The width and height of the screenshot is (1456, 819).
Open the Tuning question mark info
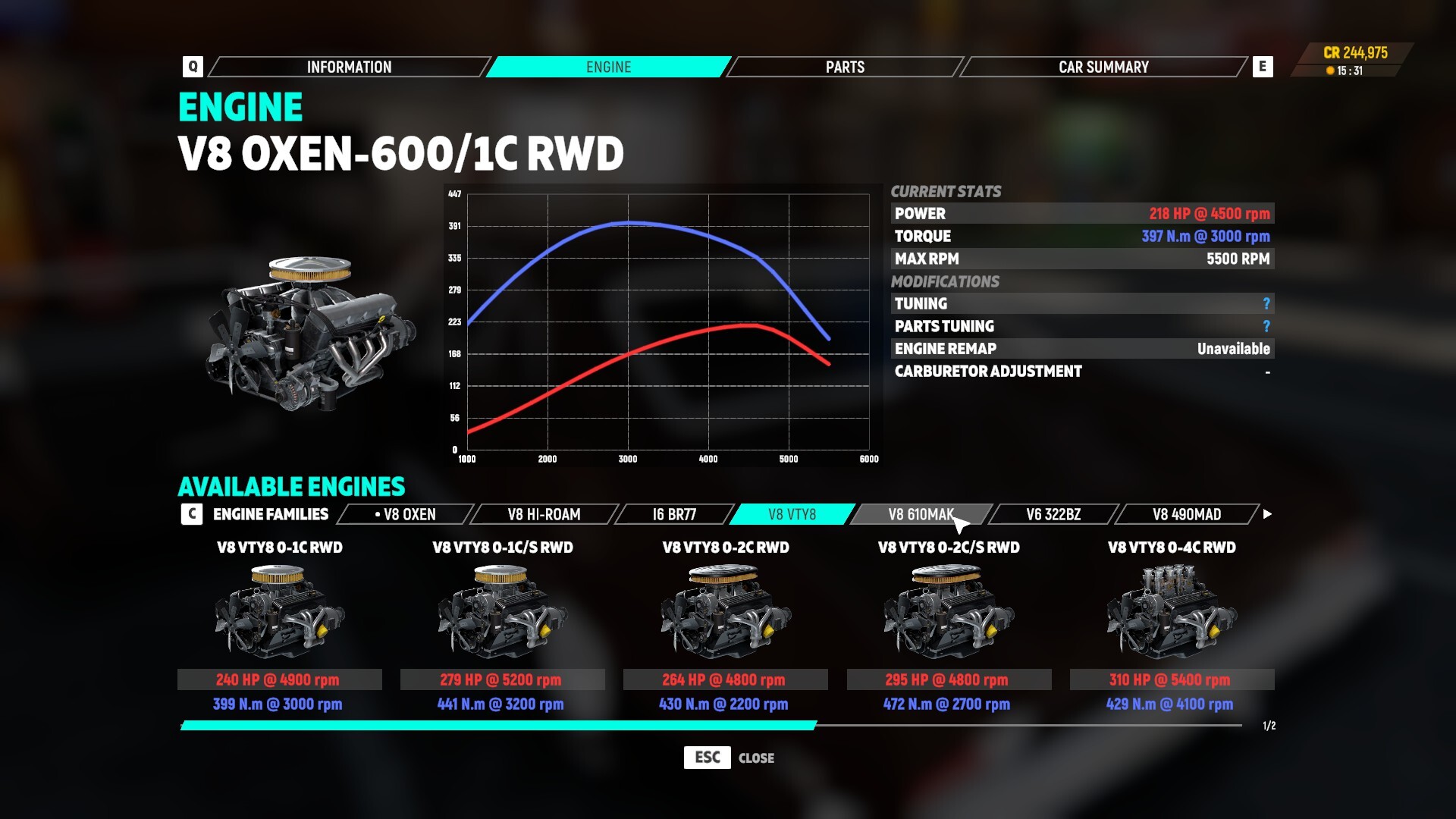point(1265,303)
